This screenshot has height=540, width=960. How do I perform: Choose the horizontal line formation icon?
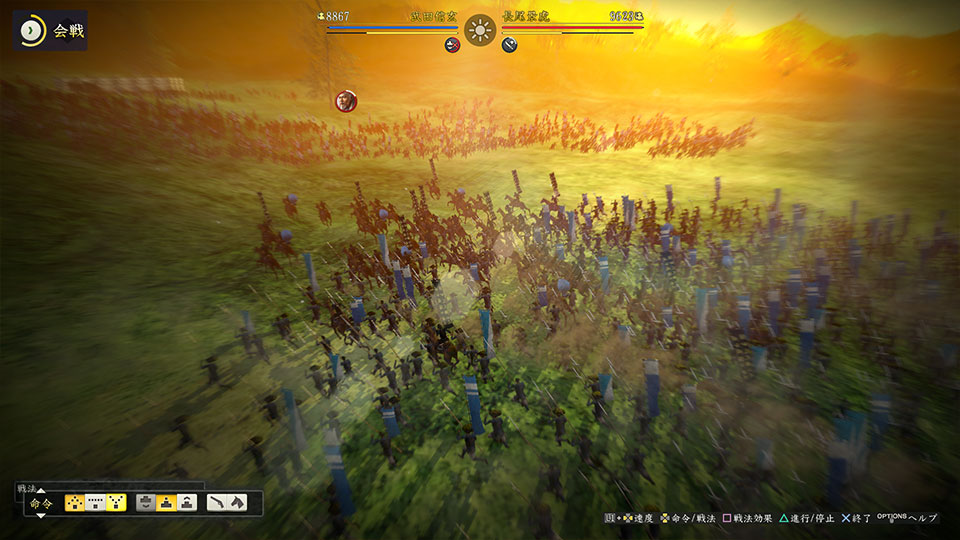96,503
